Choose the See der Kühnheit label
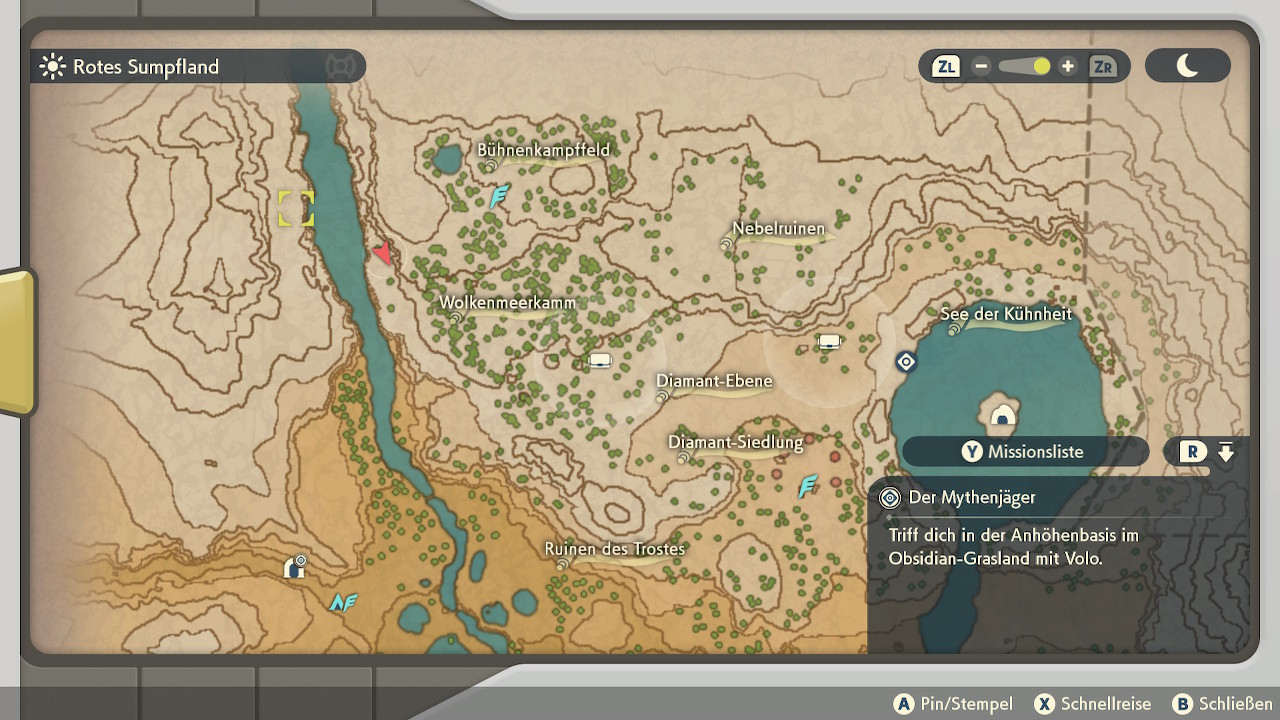 [x=1006, y=314]
